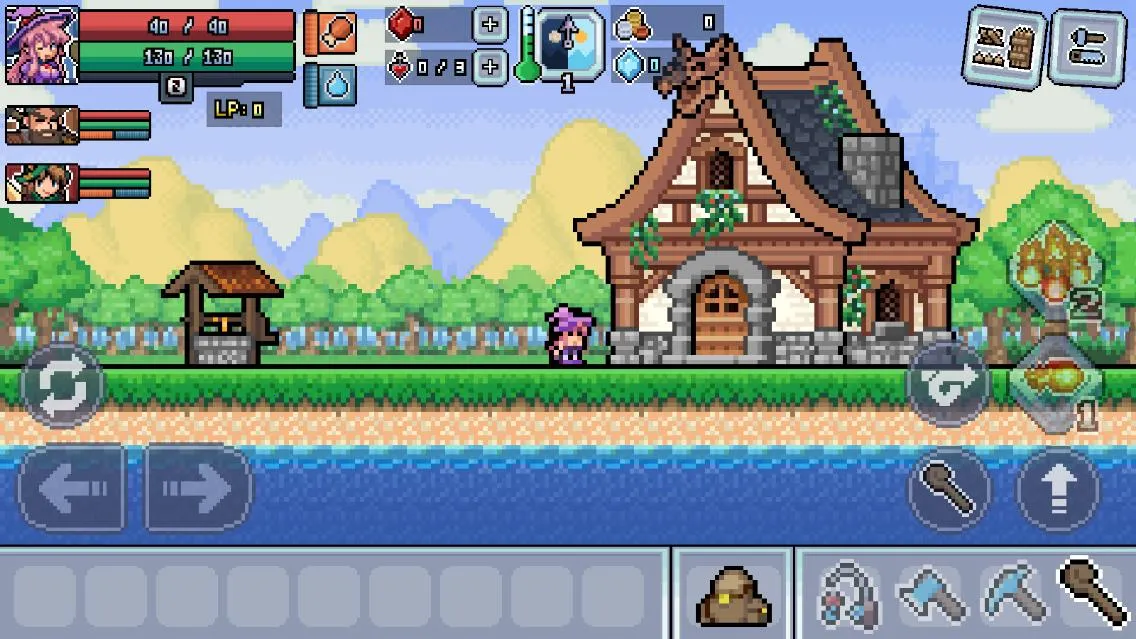Screen dimensions: 1136x639
Task: Tap the round club attack button
Action: pyautogui.click(x=949, y=489)
